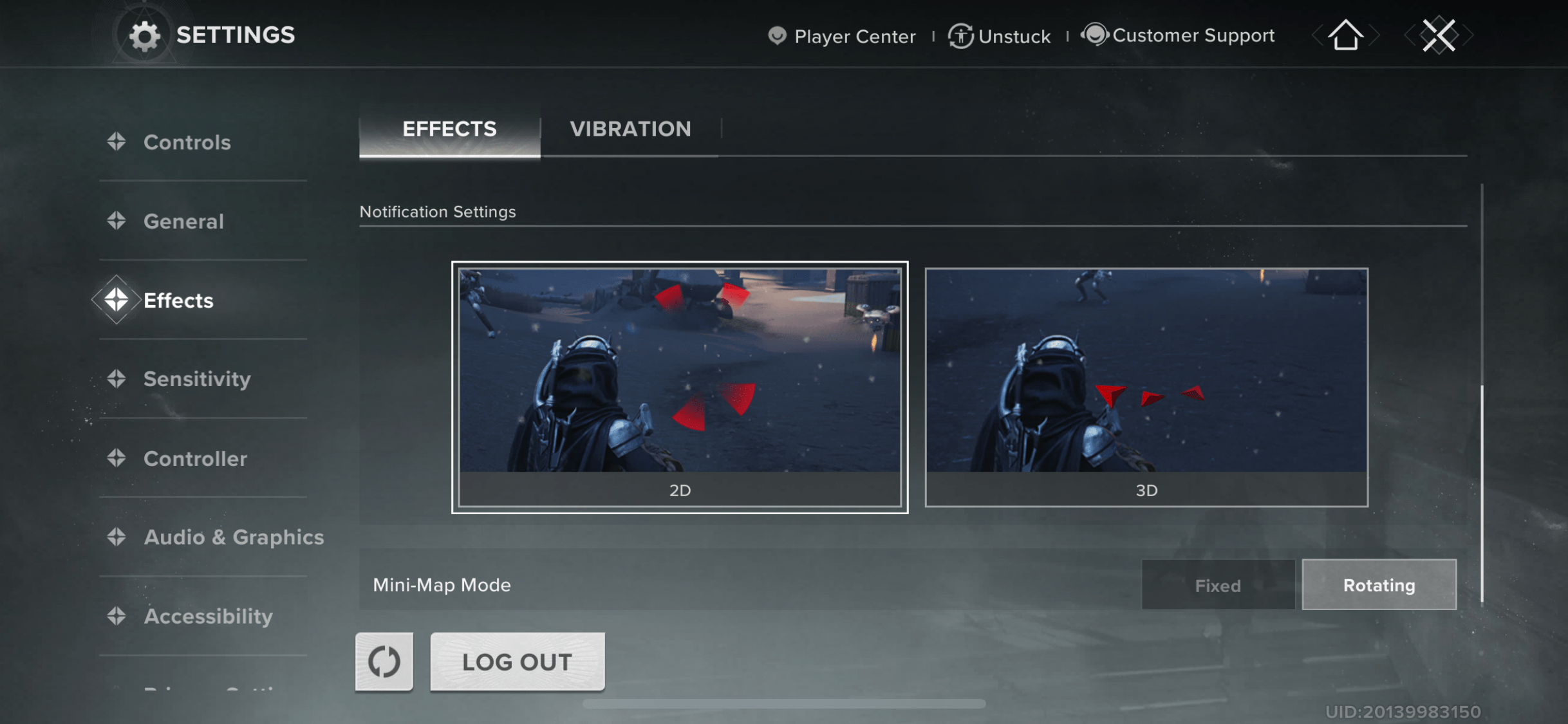Open the General settings section
The width and height of the screenshot is (1568, 724).
[184, 221]
